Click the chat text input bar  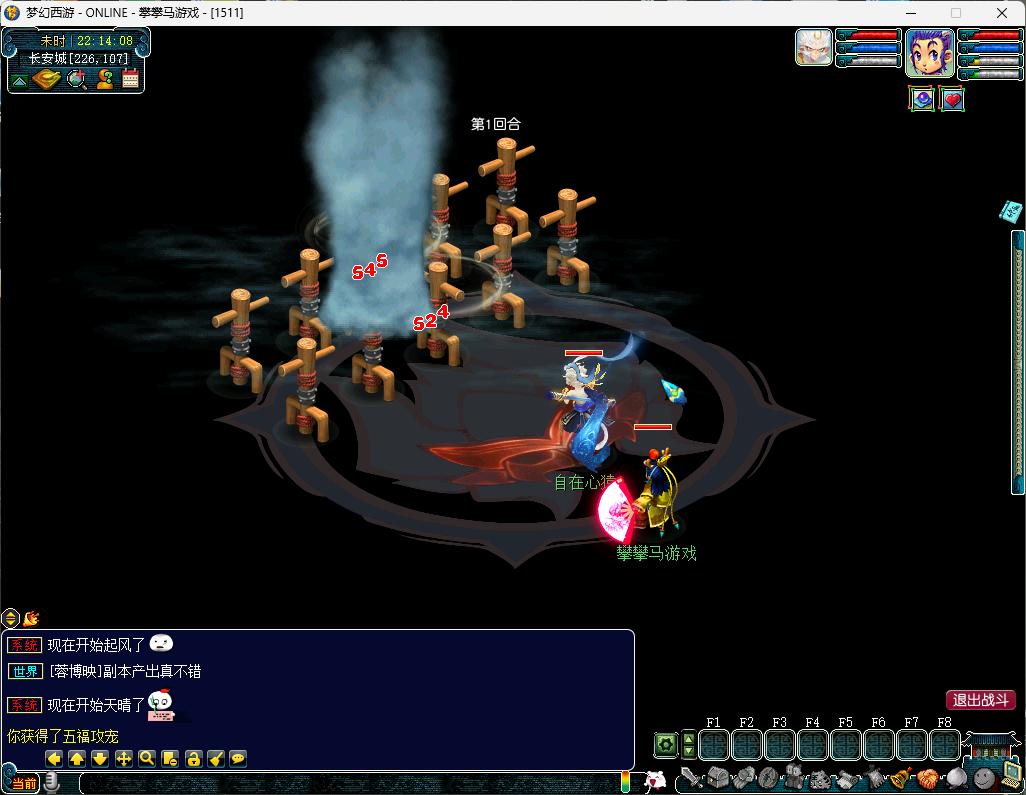coord(340,783)
